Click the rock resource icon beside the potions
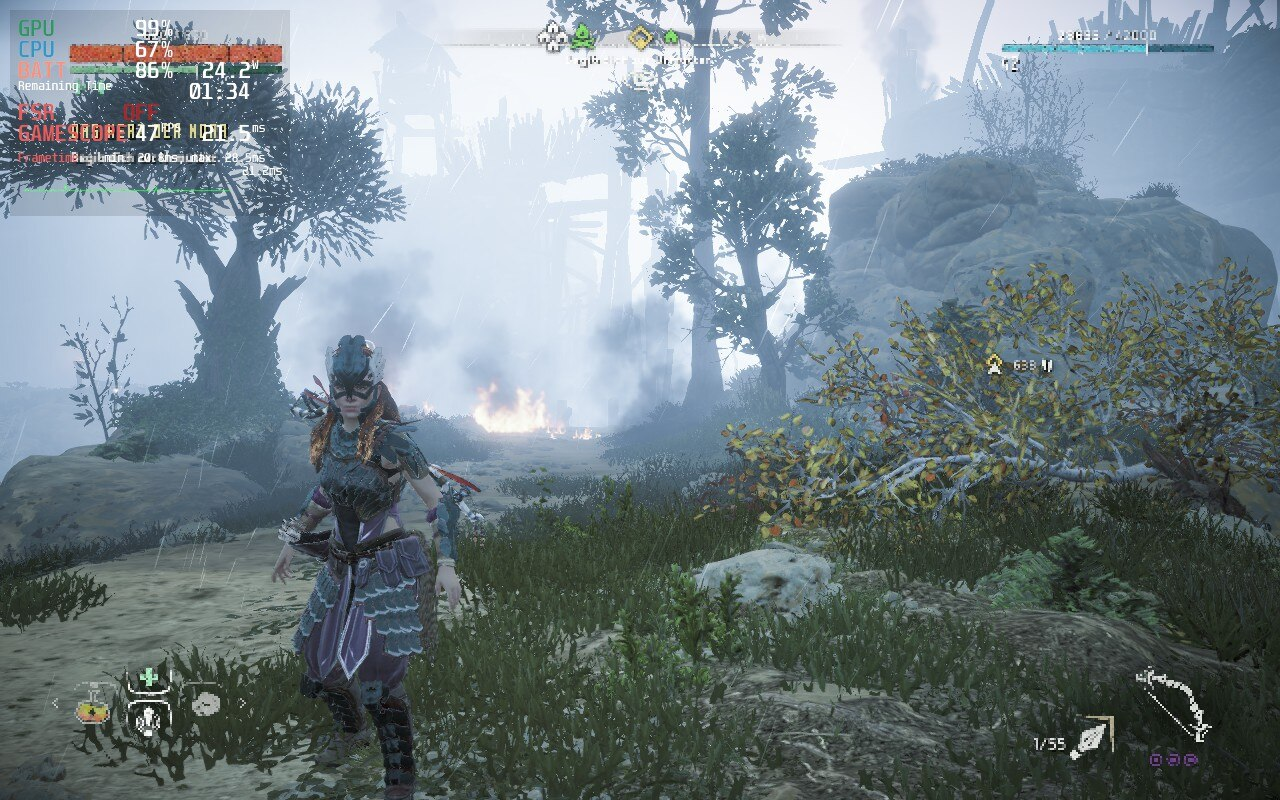 [x=207, y=705]
